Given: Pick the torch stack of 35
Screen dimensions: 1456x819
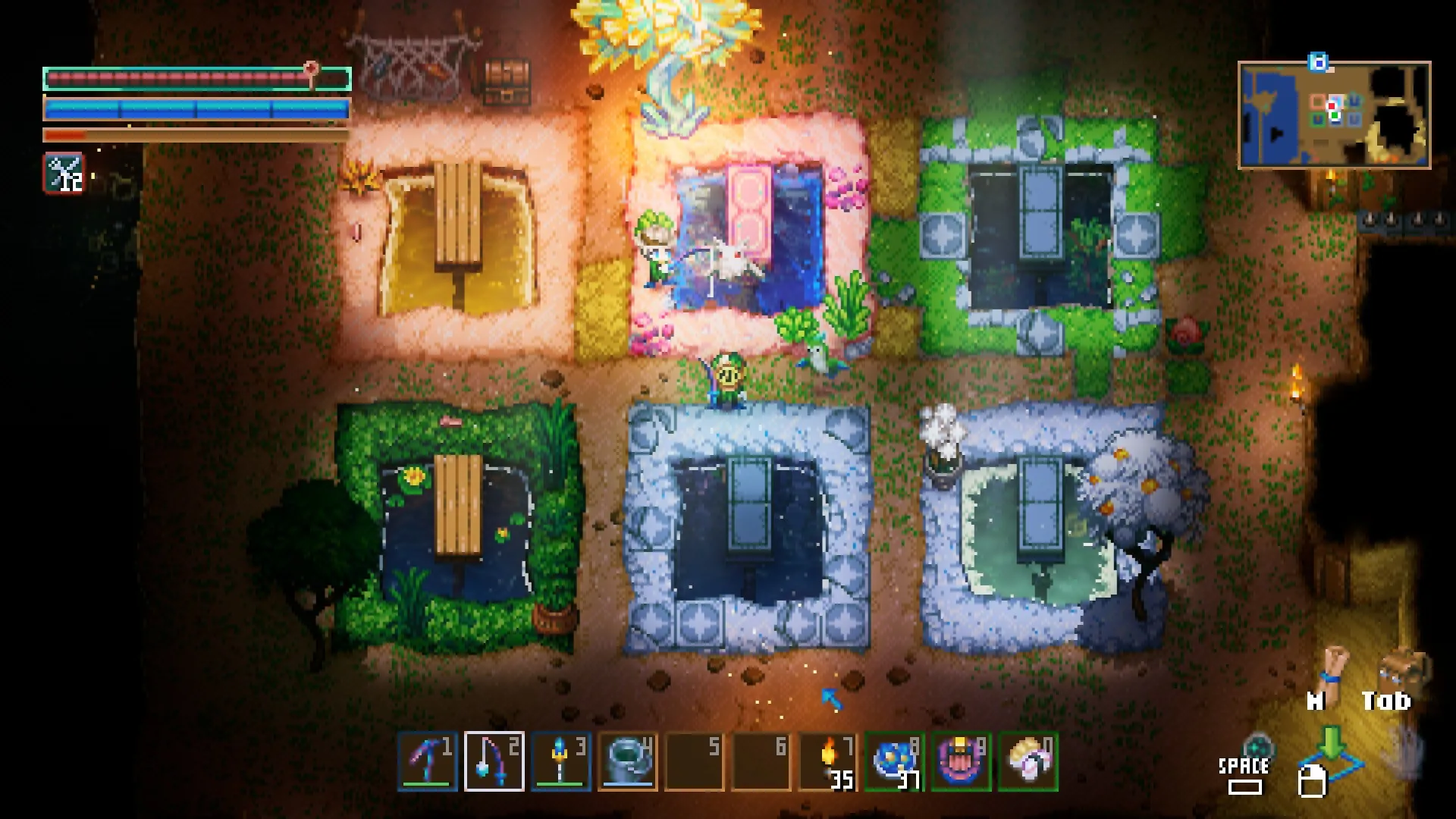Looking at the screenshot, I should pyautogui.click(x=828, y=761).
